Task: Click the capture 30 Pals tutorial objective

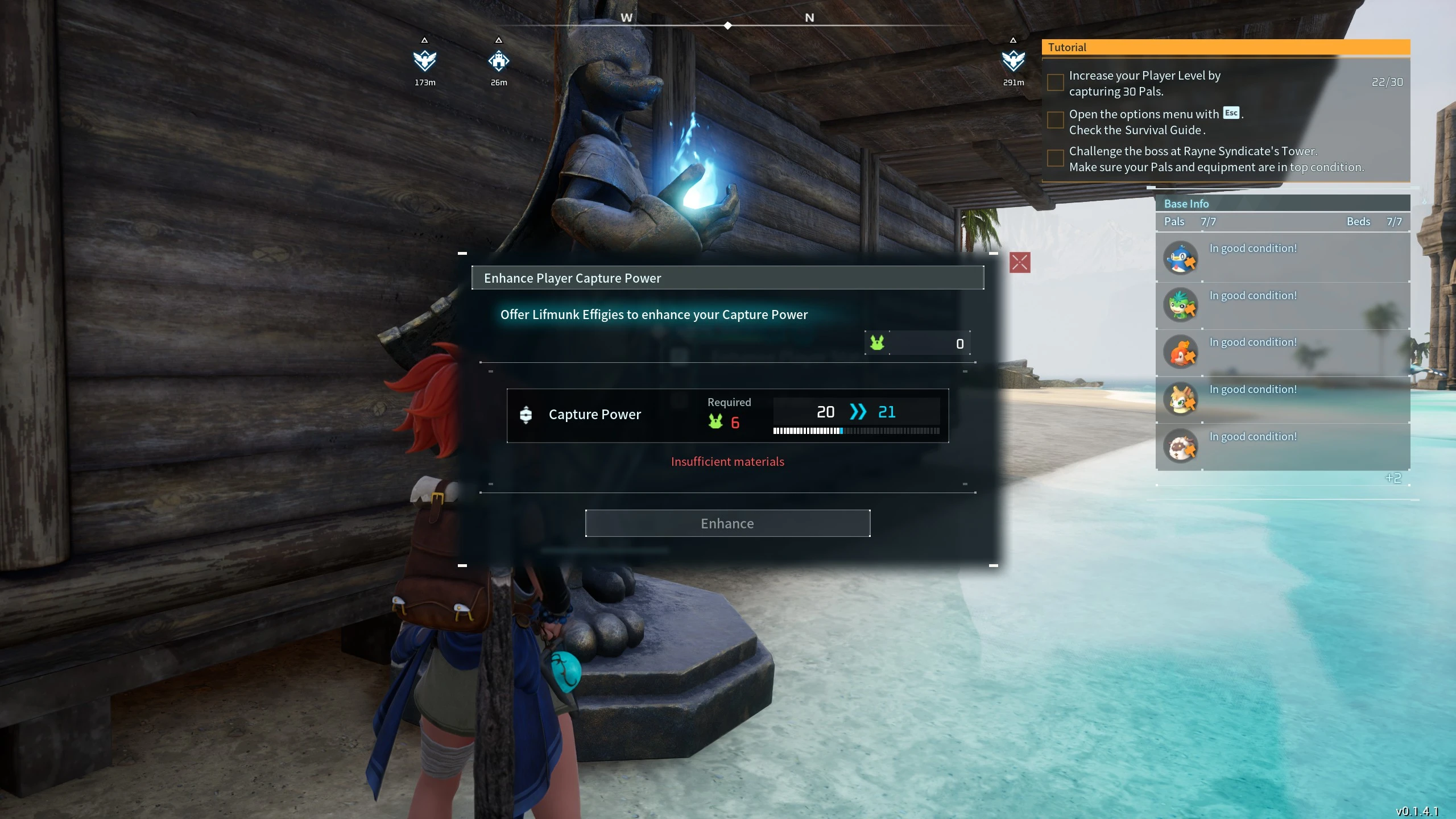Action: (1144, 83)
